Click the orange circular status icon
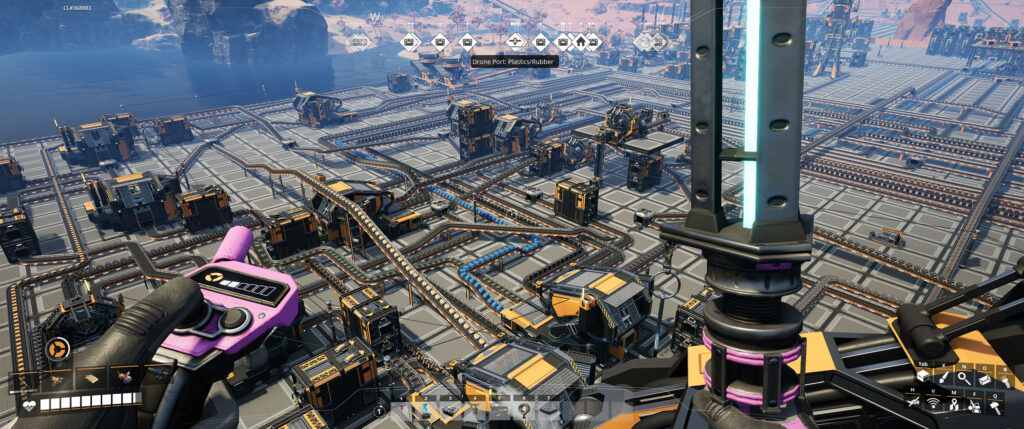 57,349
